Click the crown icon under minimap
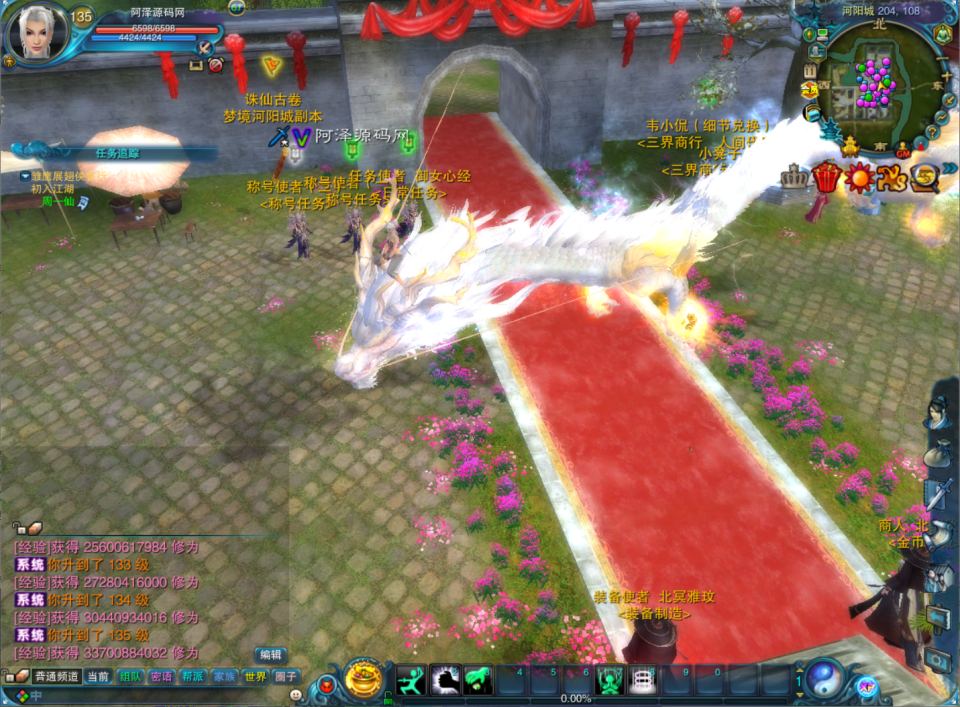 coord(792,177)
